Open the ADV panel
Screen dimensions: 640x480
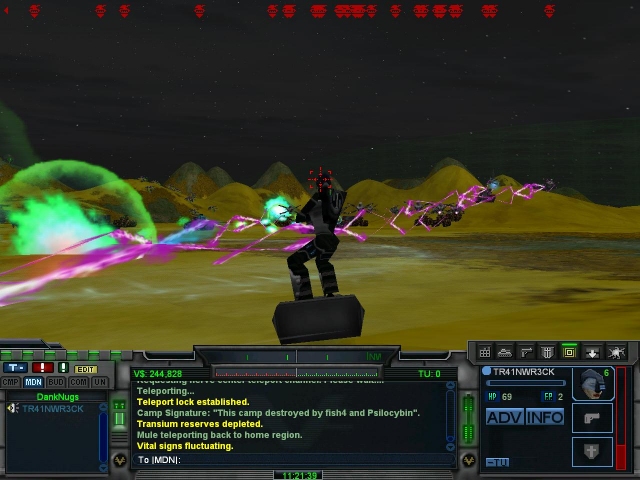click(504, 417)
